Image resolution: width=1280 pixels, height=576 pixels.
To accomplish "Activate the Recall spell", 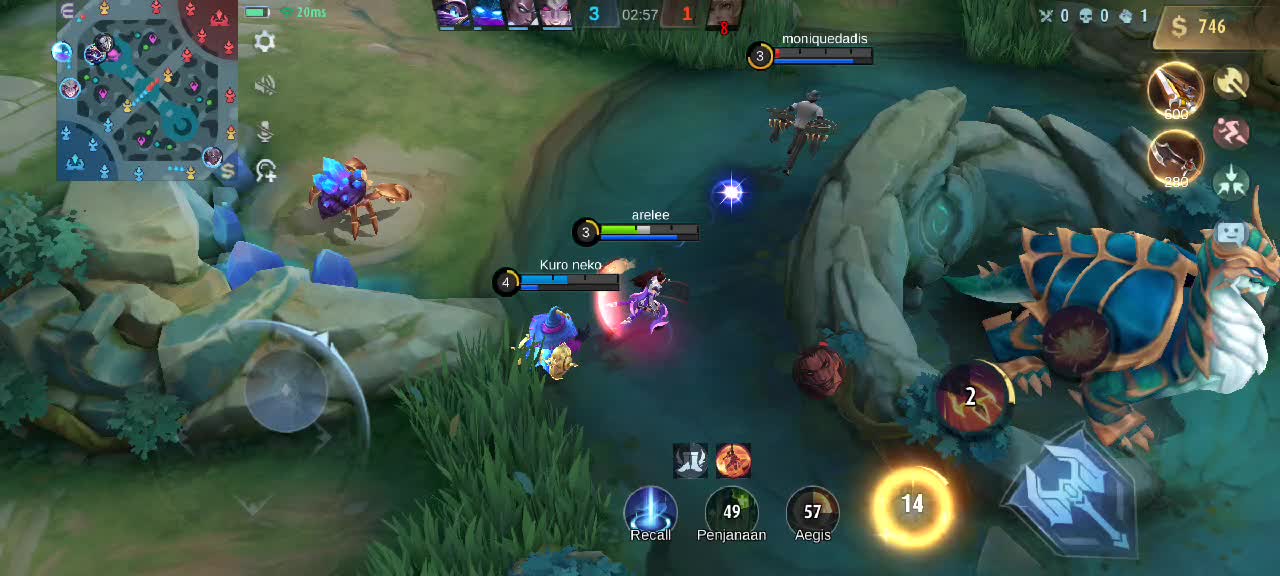I will pos(650,512).
